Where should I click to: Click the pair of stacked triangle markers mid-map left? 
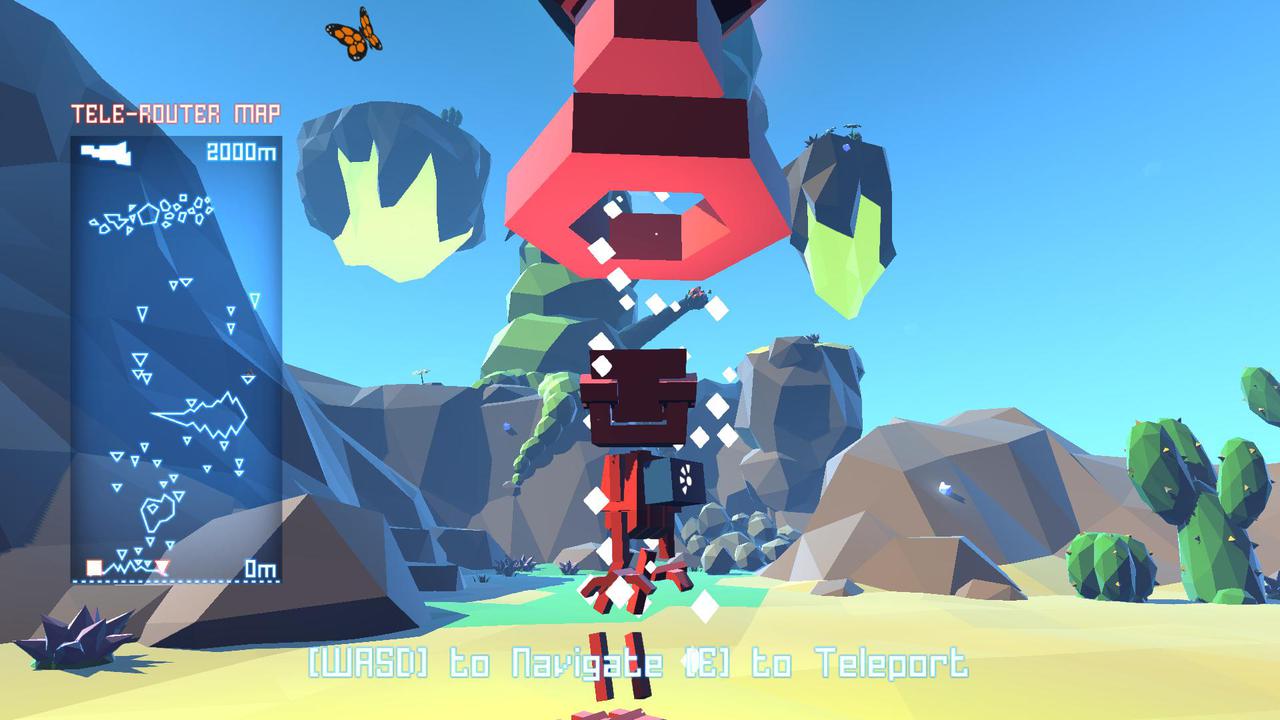140,365
